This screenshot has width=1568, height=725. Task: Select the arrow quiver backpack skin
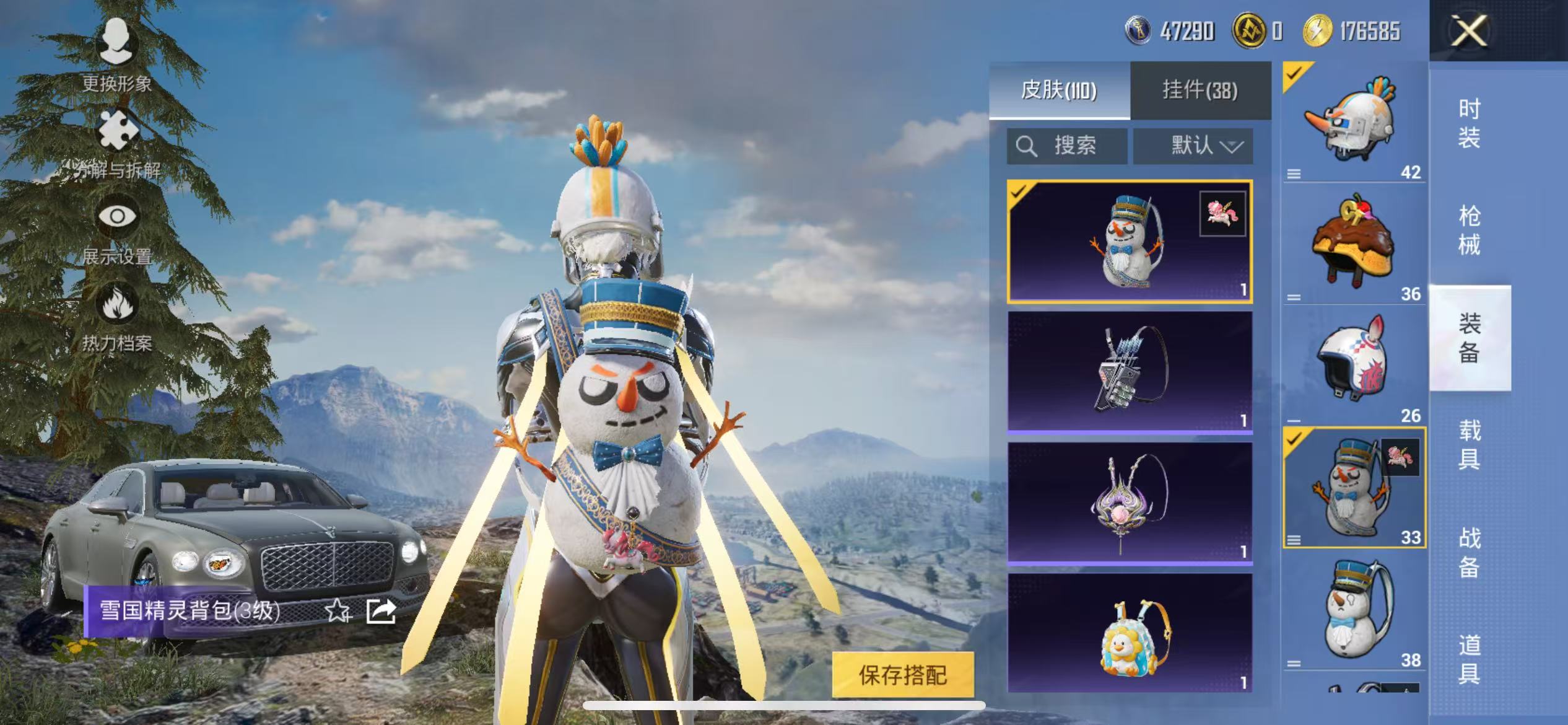click(1130, 371)
